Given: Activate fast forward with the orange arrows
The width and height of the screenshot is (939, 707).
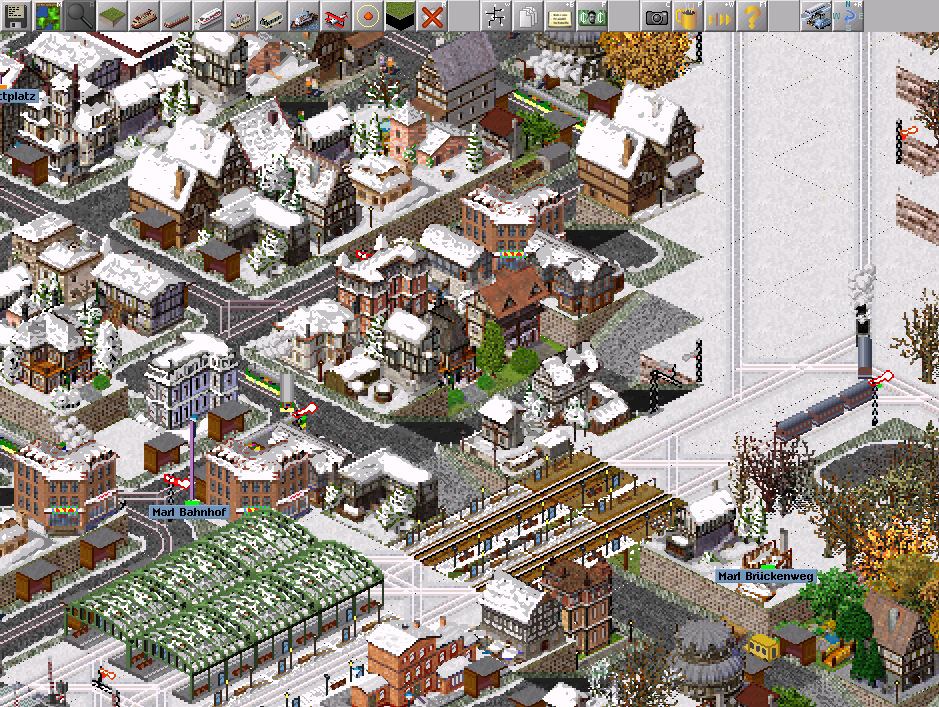Looking at the screenshot, I should 720,16.
